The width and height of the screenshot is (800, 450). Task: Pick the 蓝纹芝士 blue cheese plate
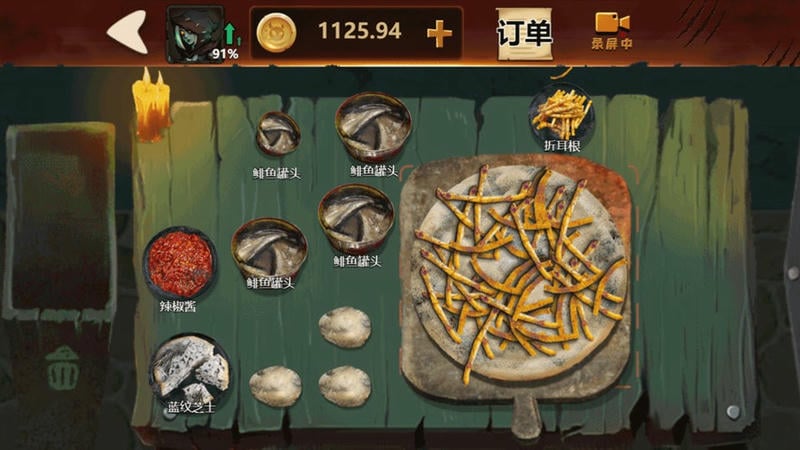pyautogui.click(x=190, y=369)
